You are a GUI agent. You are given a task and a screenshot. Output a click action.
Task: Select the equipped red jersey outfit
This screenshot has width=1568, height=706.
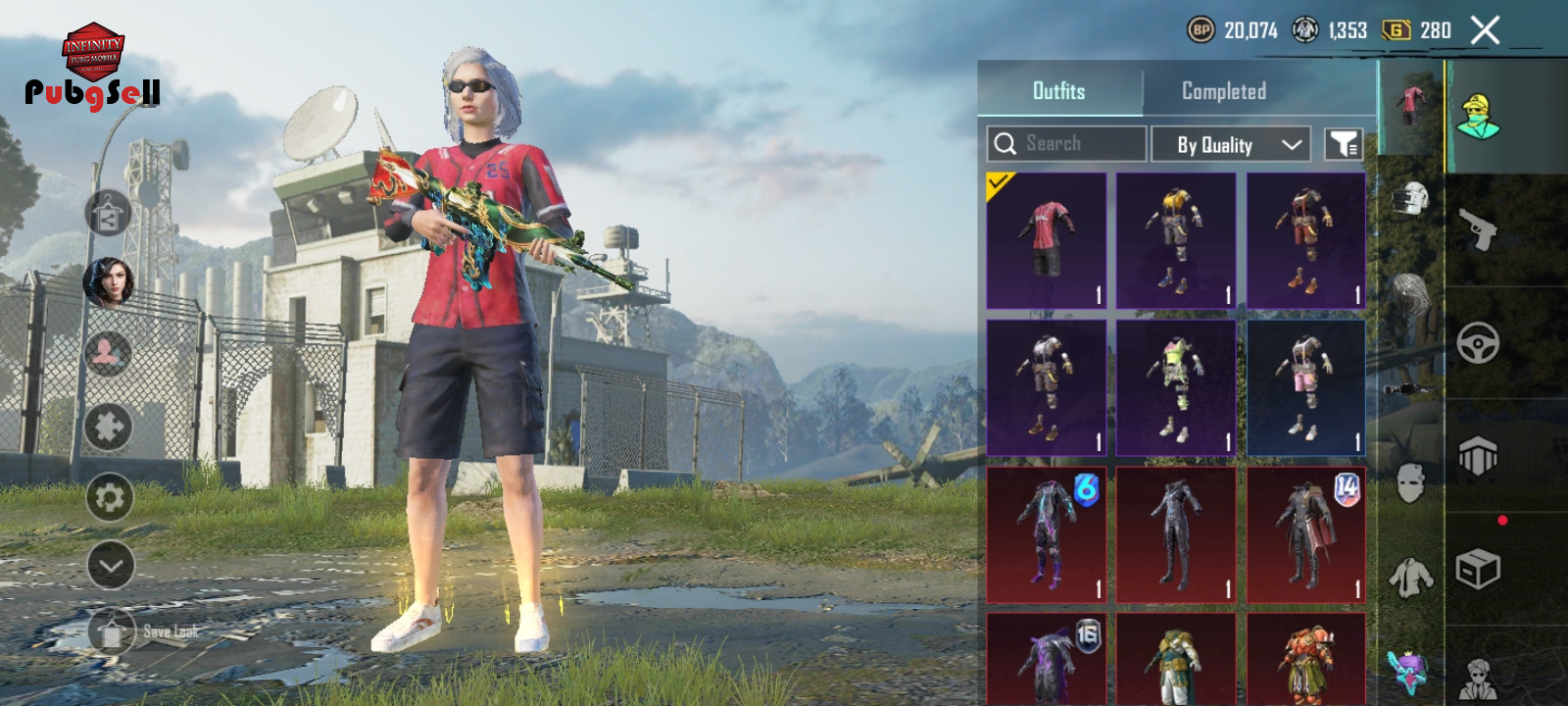coord(1046,240)
